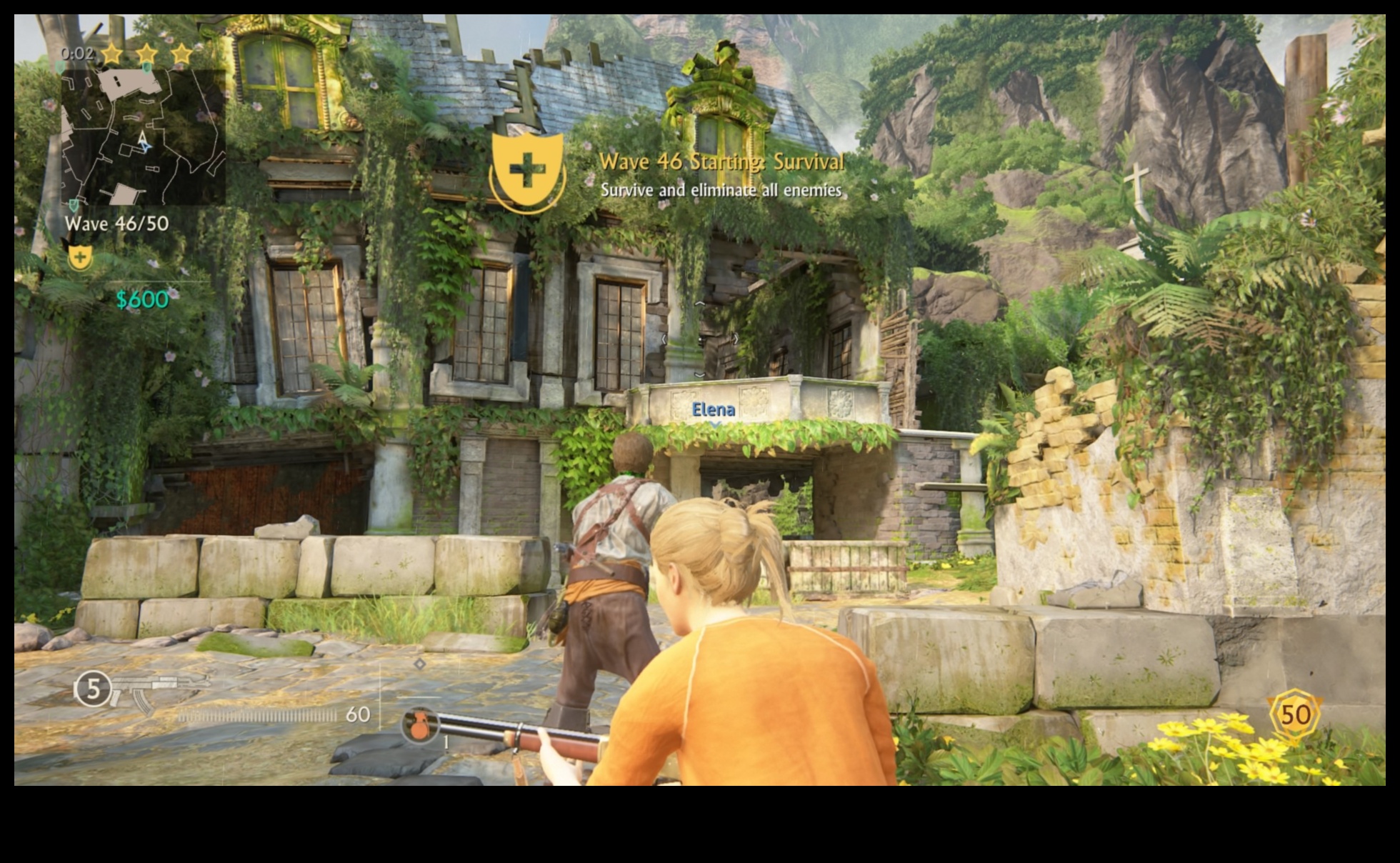Toggle the first gold star
Screen dimensions: 1400x863
tap(112, 52)
